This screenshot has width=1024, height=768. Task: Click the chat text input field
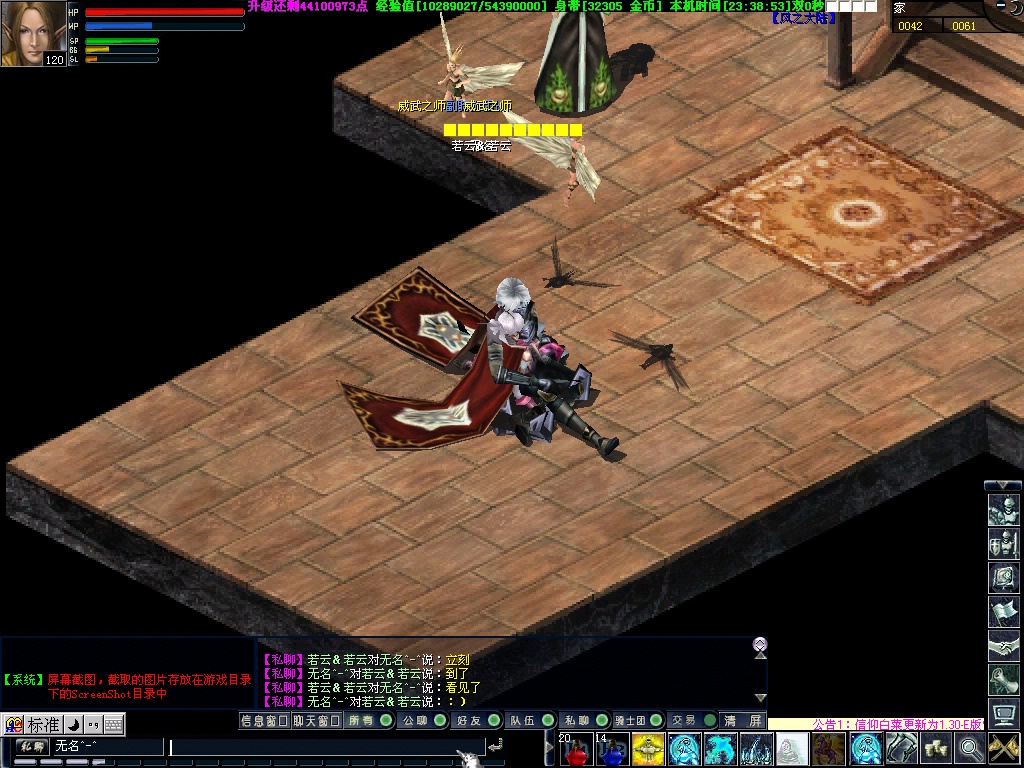tap(325, 746)
